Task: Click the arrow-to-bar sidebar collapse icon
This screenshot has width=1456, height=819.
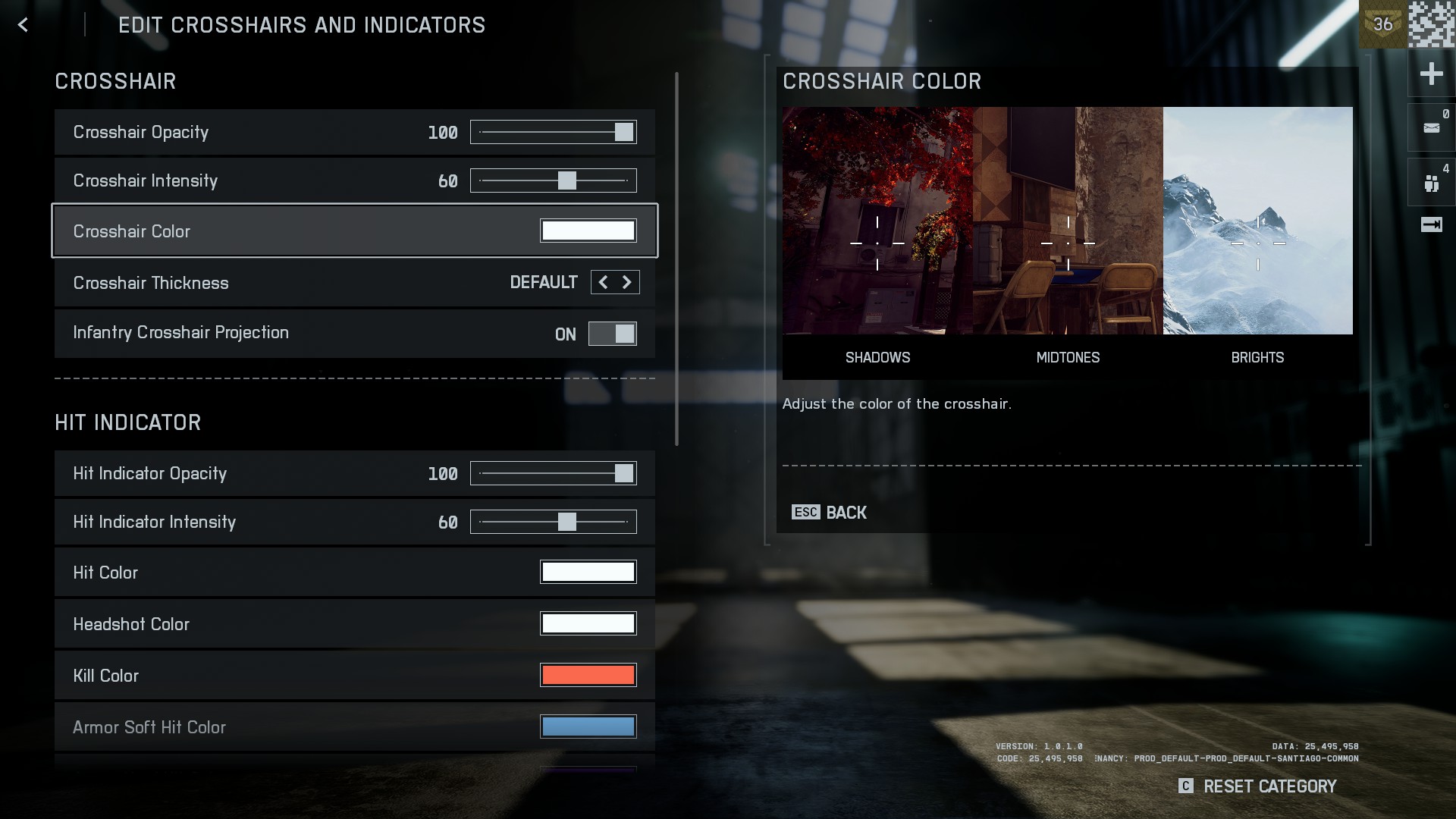Action: coord(1431,224)
